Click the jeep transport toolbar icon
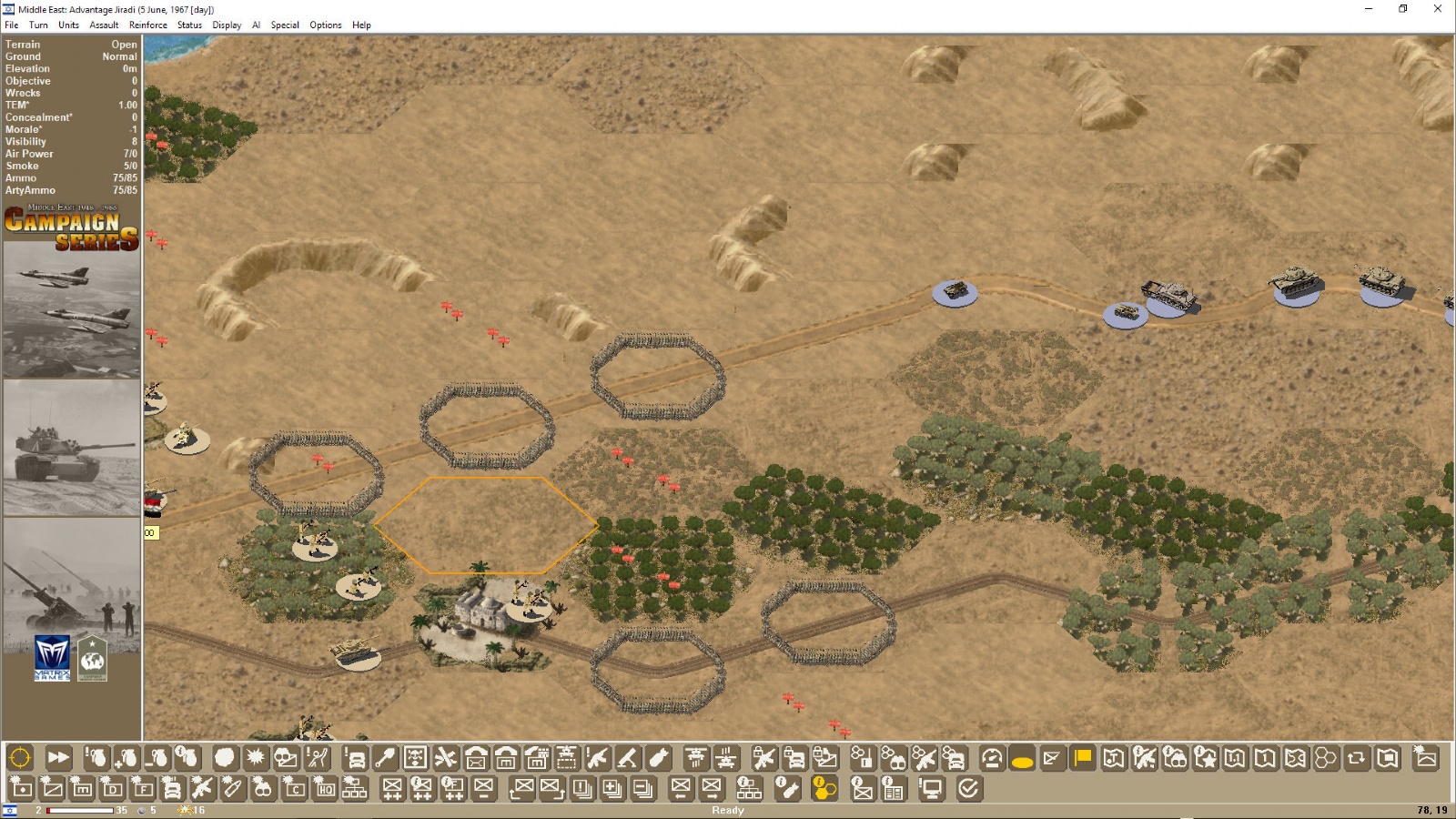1456x819 pixels. pos(357,755)
